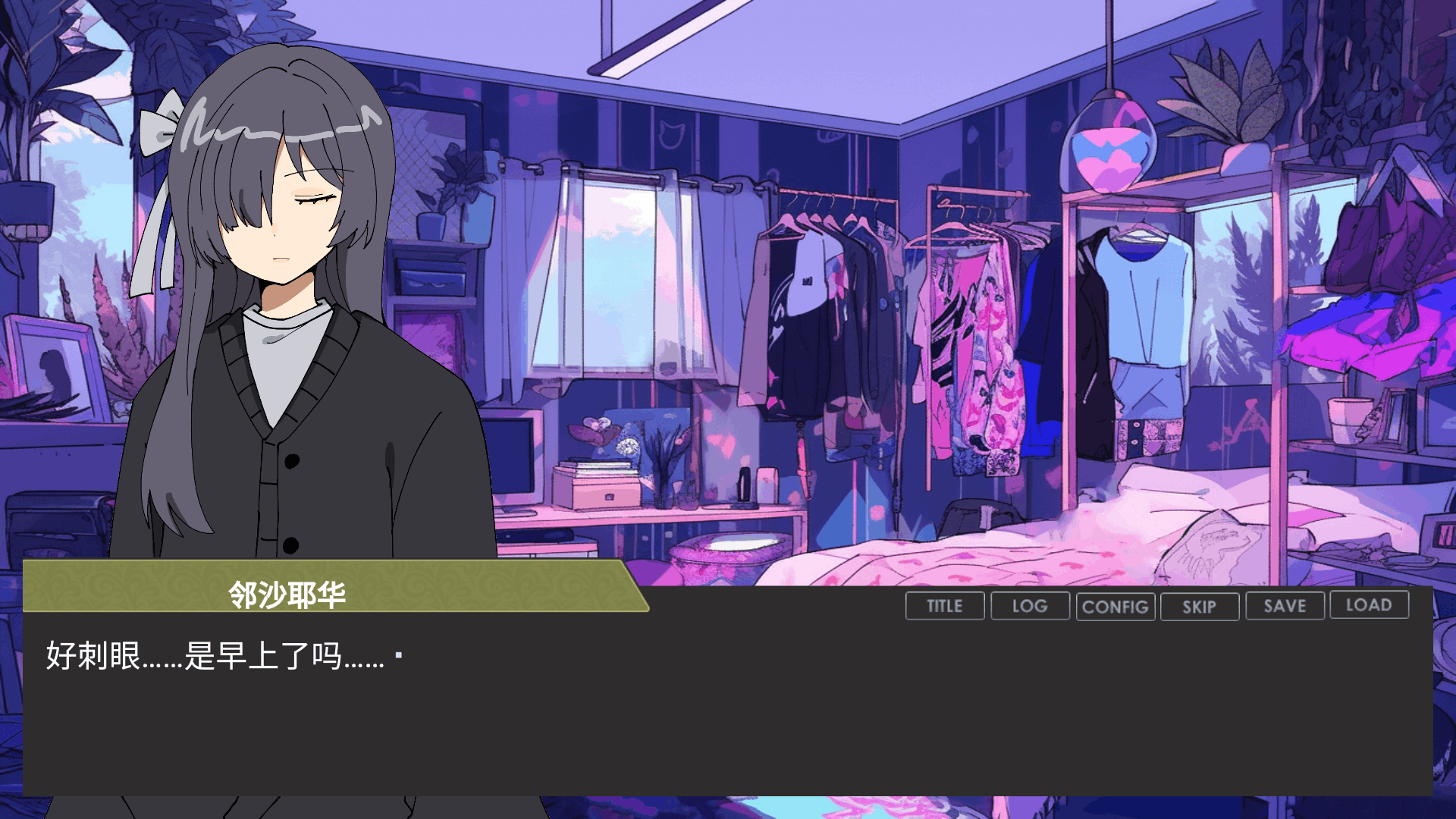Activate the SKIP button
The image size is (1456, 819).
coord(1200,607)
